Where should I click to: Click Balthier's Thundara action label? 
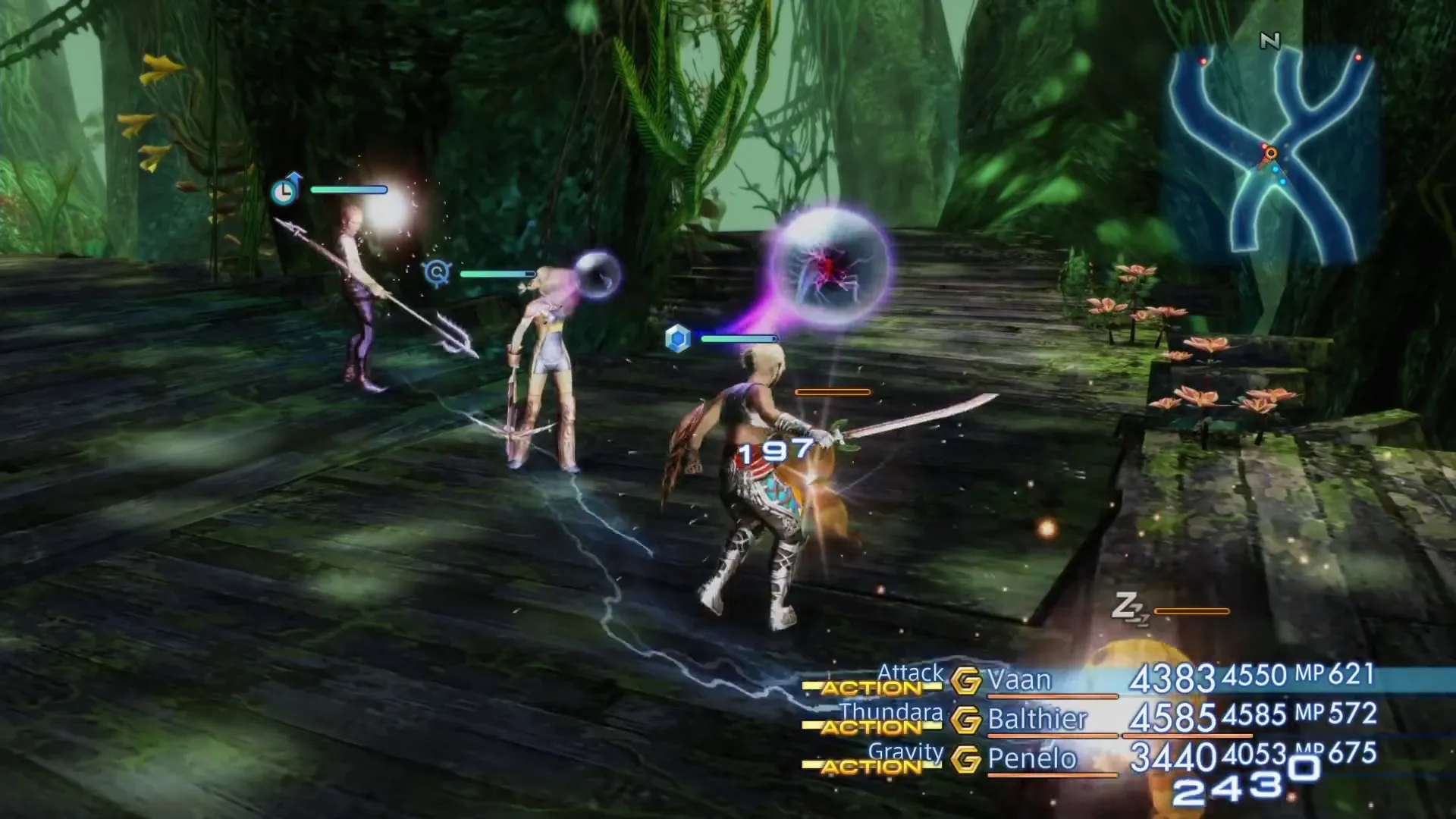[x=891, y=712]
